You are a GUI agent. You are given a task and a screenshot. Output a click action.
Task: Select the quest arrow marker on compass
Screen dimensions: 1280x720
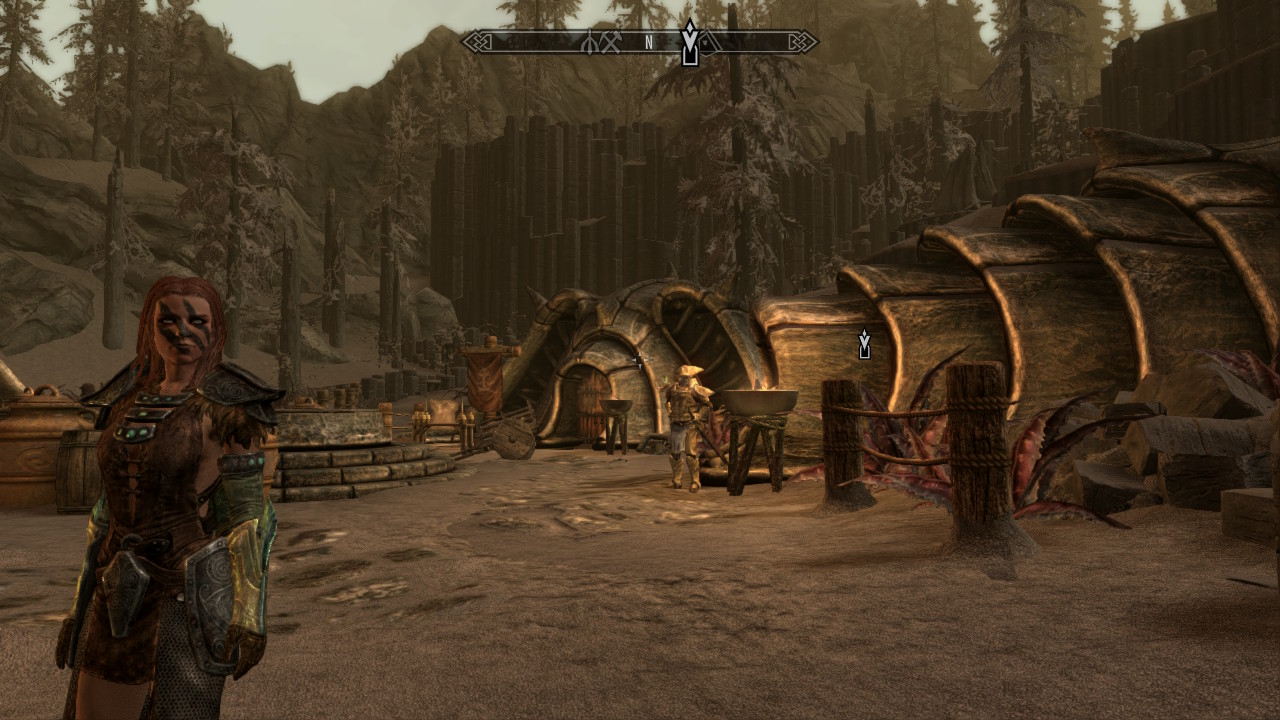pyautogui.click(x=689, y=44)
